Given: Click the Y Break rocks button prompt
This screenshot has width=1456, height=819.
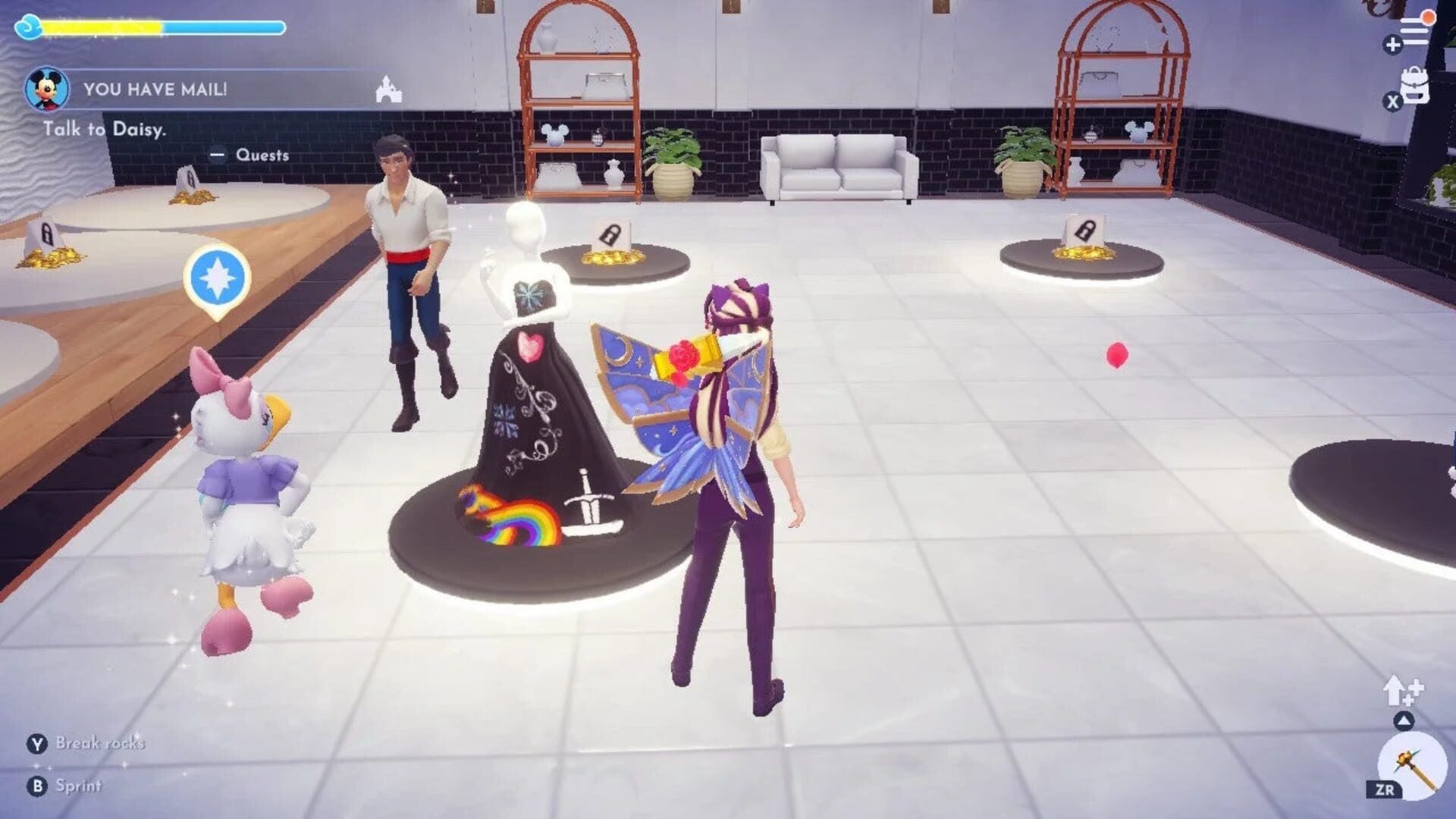Looking at the screenshot, I should pyautogui.click(x=91, y=745).
